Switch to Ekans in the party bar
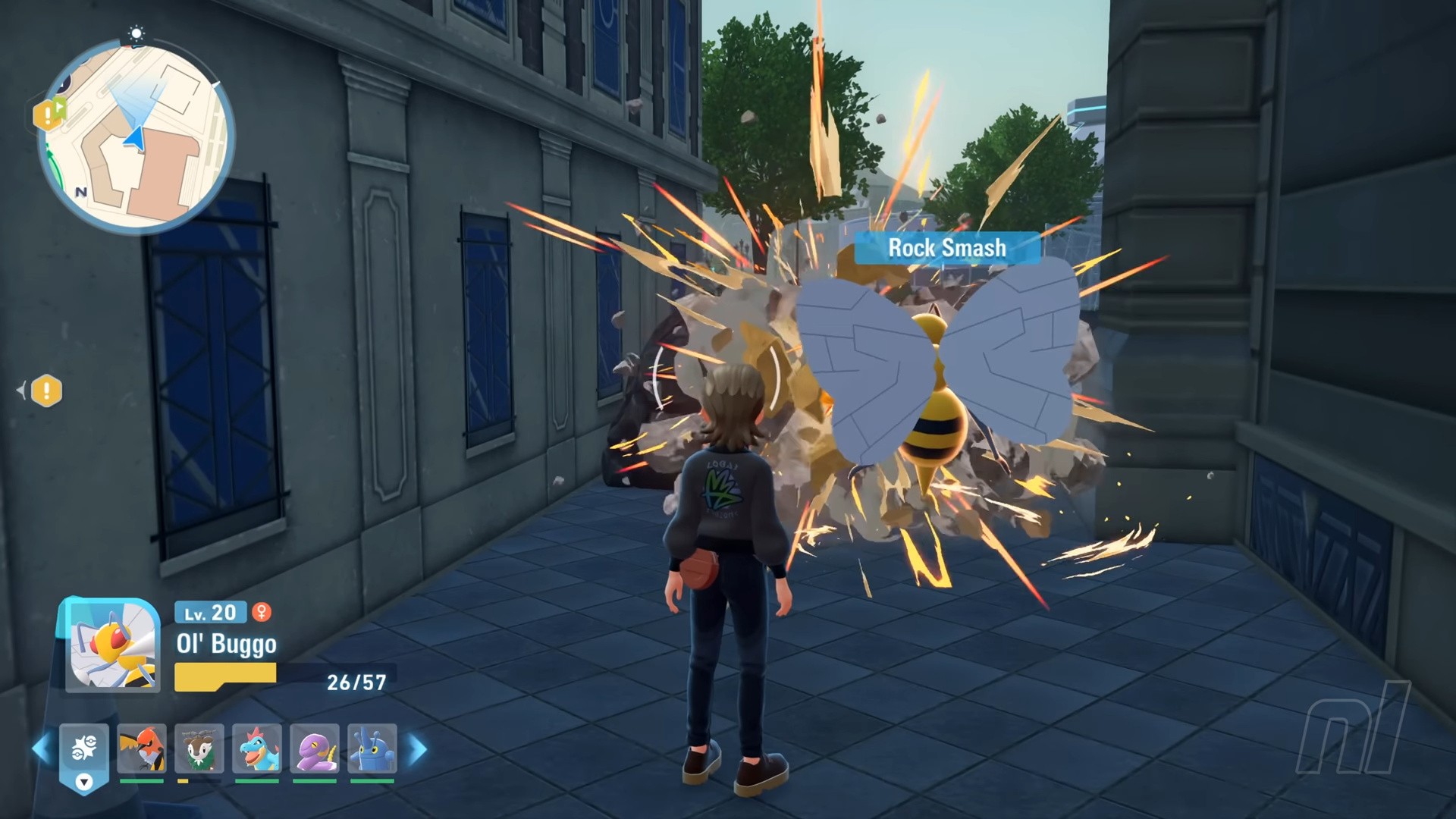This screenshot has width=1456, height=819. pos(315,748)
